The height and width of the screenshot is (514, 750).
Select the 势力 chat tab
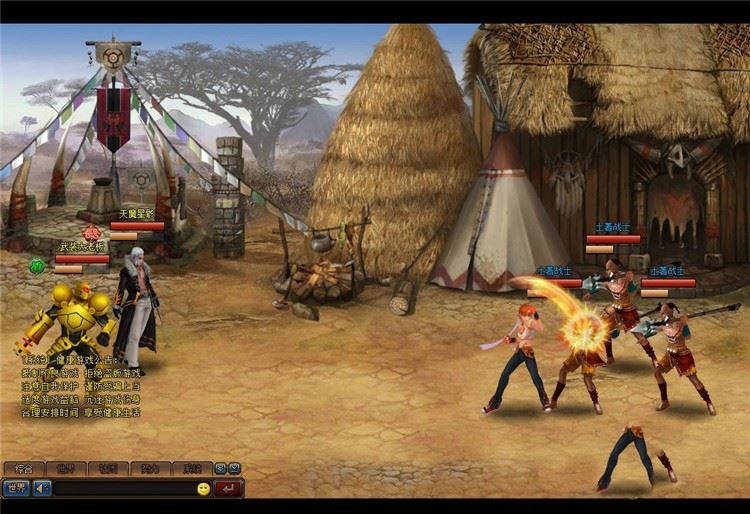pyautogui.click(x=149, y=468)
